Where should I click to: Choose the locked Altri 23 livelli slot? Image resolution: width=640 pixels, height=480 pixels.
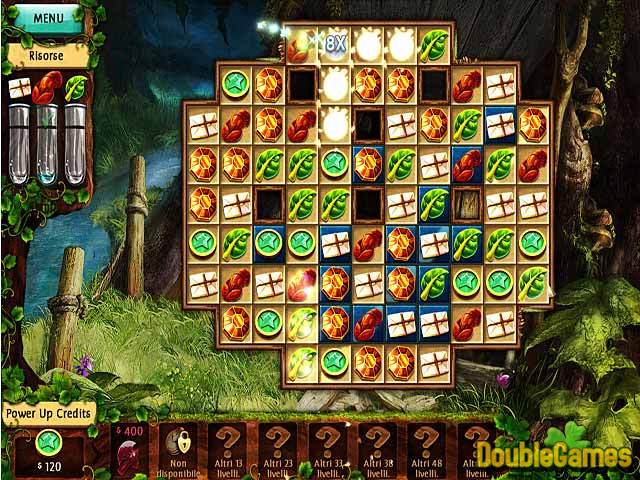279,448
